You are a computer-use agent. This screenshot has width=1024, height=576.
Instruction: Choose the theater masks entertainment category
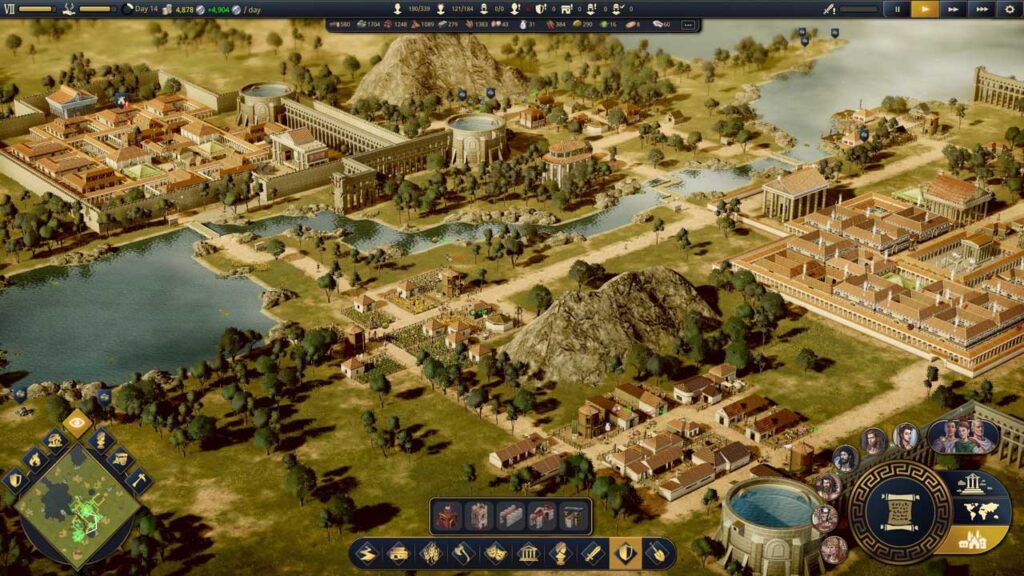(495, 553)
